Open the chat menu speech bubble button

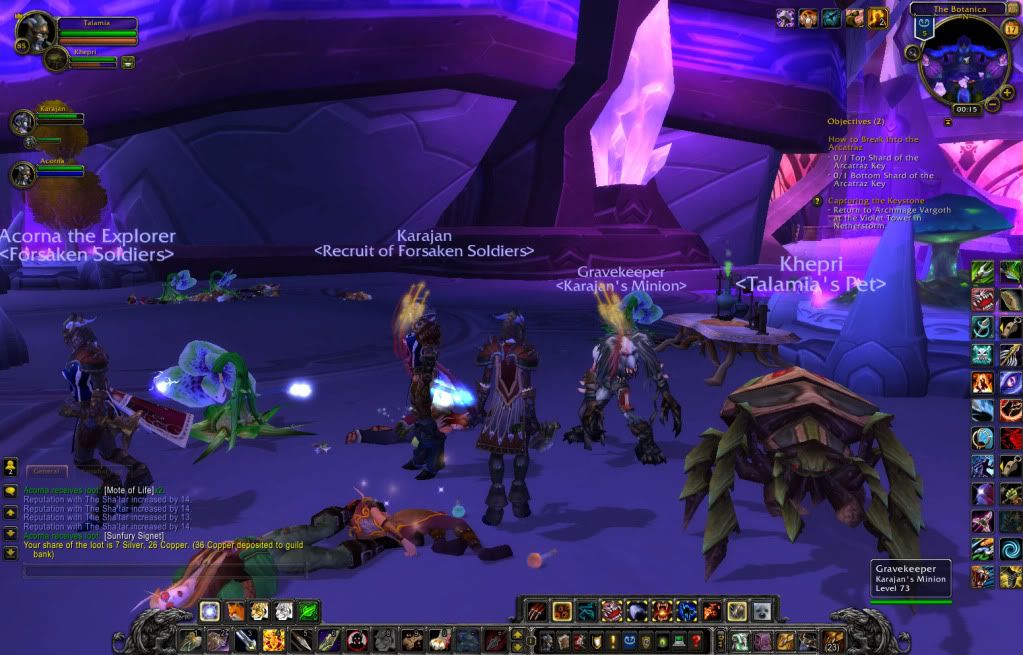click(x=11, y=492)
